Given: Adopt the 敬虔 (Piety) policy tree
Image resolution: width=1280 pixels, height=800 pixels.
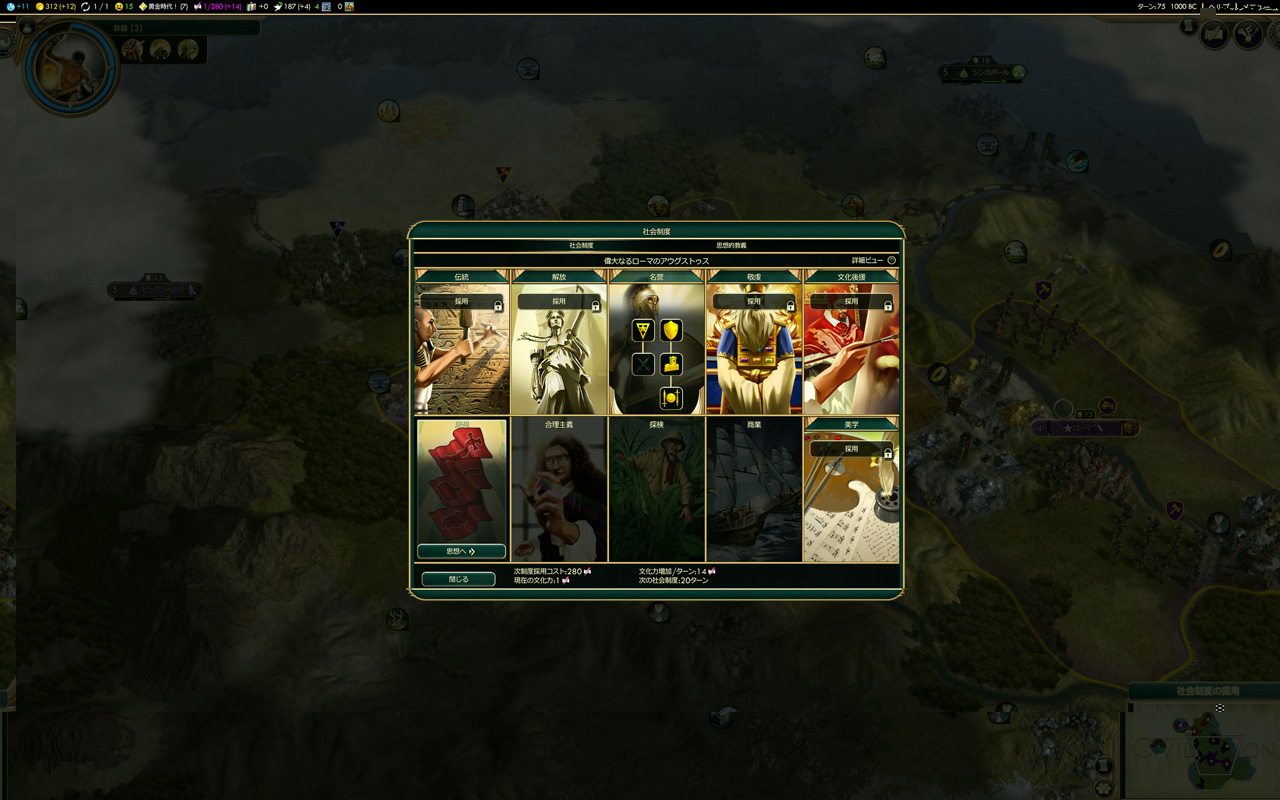Looking at the screenshot, I should pos(753,301).
